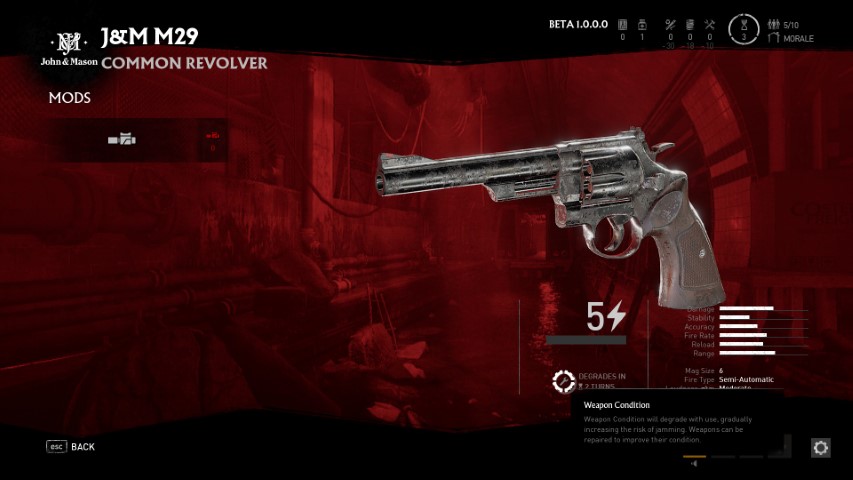Select the weapon mod attachment slot
853x480 pixels.
pos(122,140)
